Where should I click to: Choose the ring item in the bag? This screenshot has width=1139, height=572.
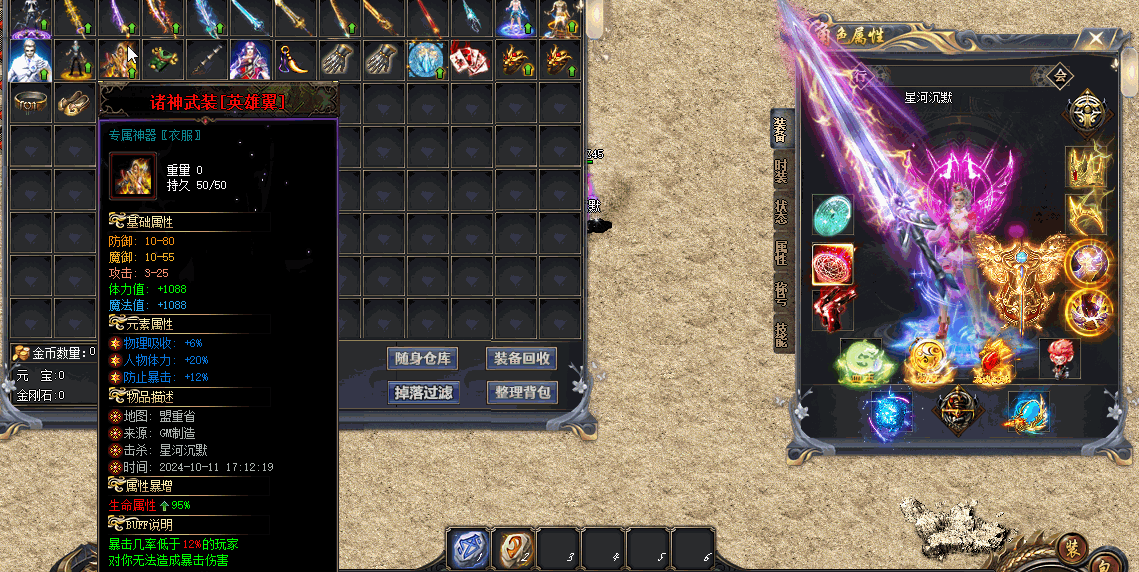click(30, 102)
